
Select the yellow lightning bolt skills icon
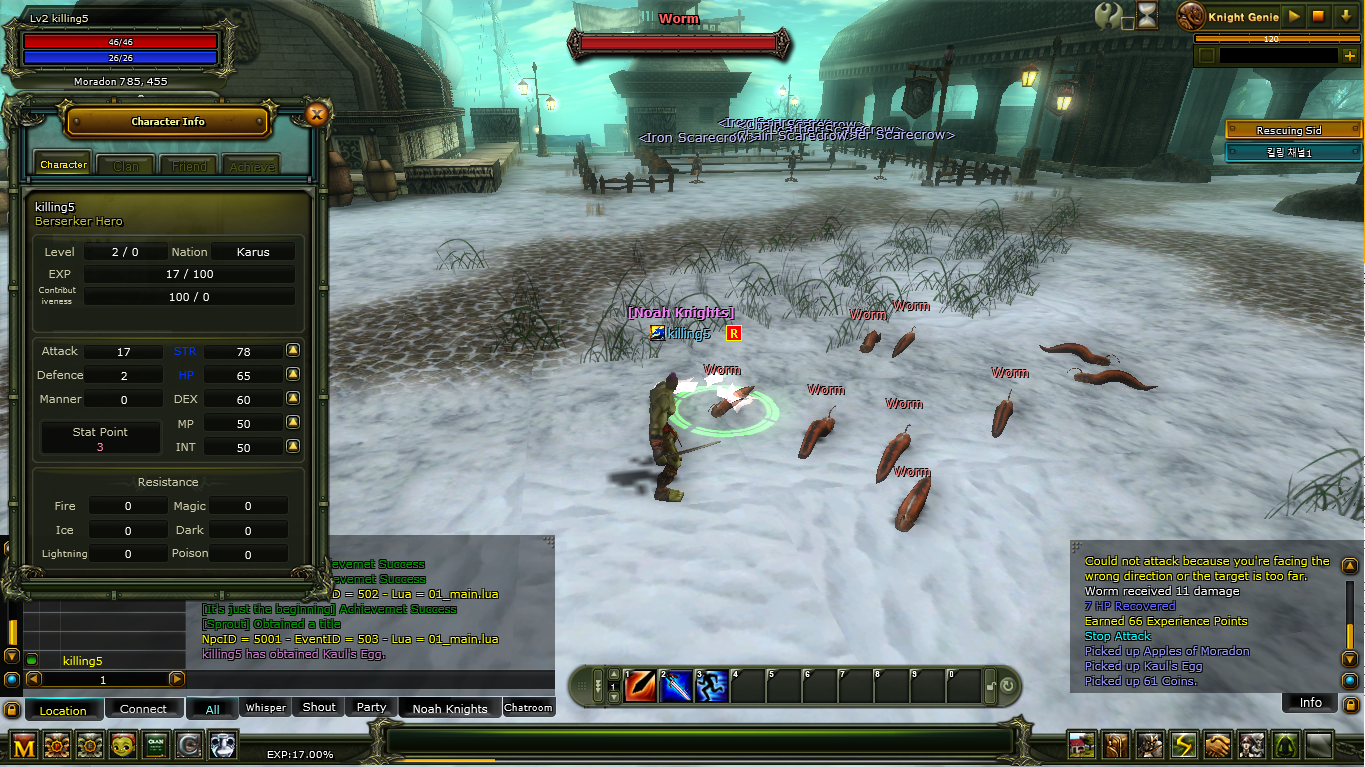coord(1183,745)
